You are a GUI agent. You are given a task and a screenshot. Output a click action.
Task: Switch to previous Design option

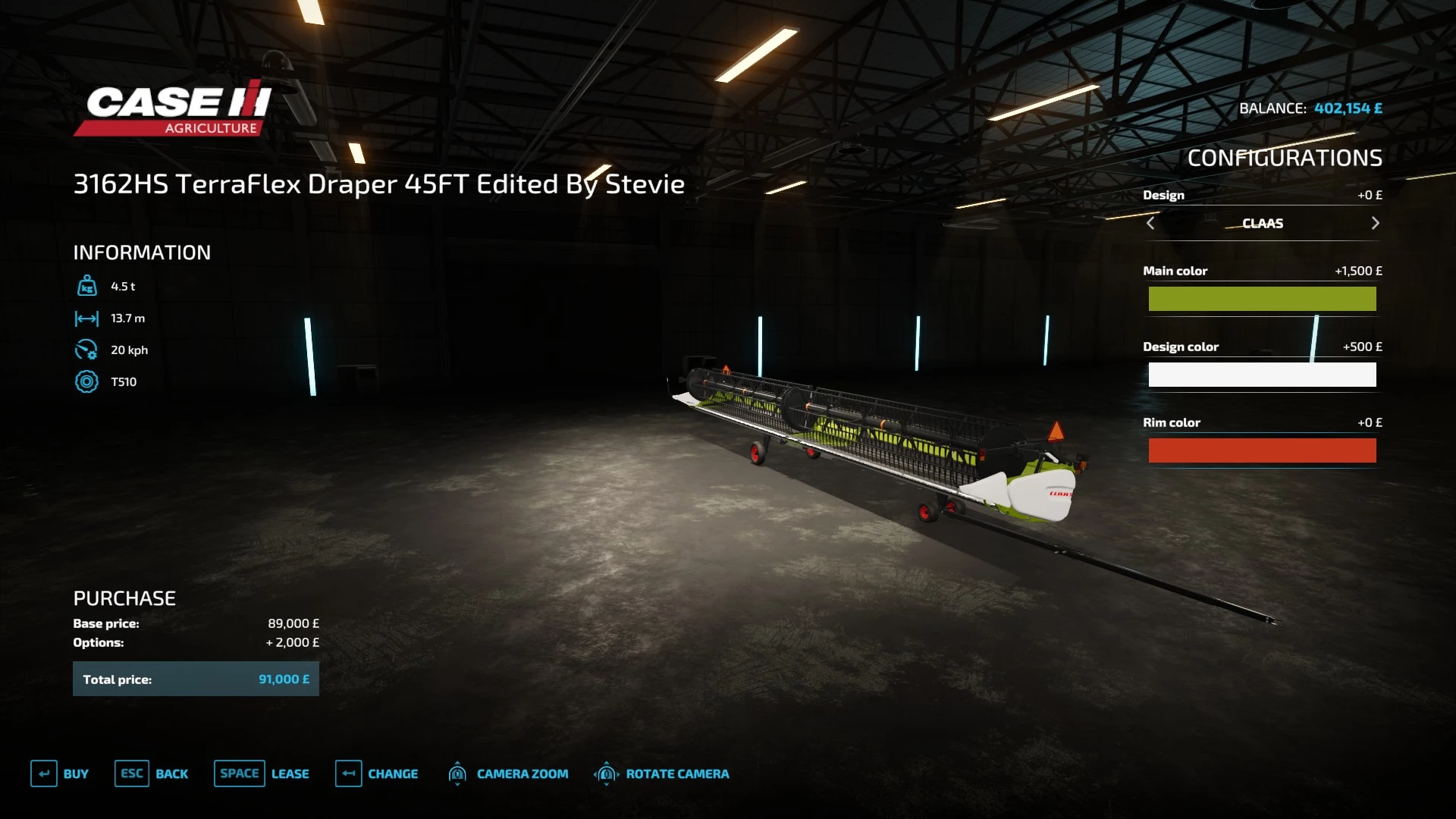1150,223
